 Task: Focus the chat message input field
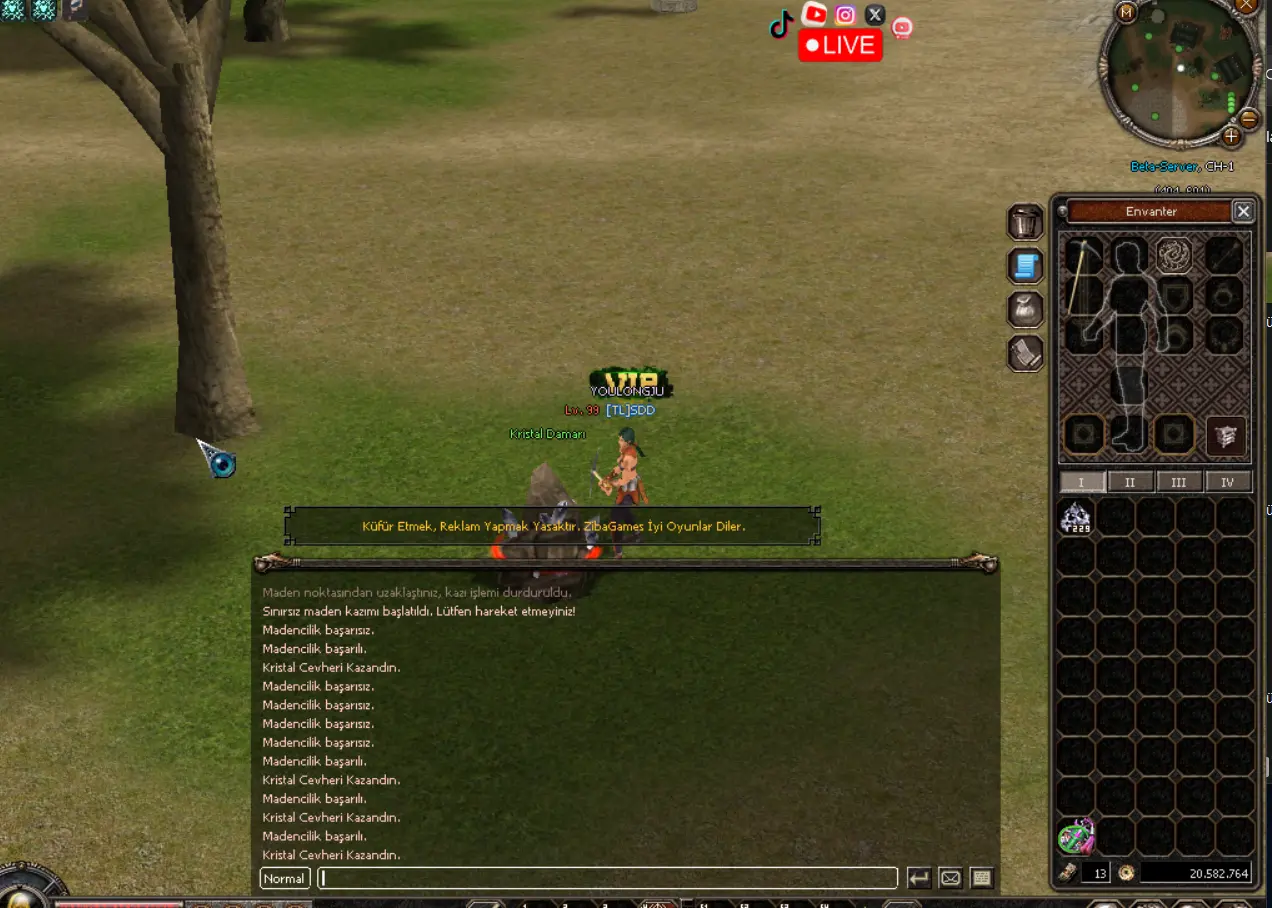coord(607,878)
